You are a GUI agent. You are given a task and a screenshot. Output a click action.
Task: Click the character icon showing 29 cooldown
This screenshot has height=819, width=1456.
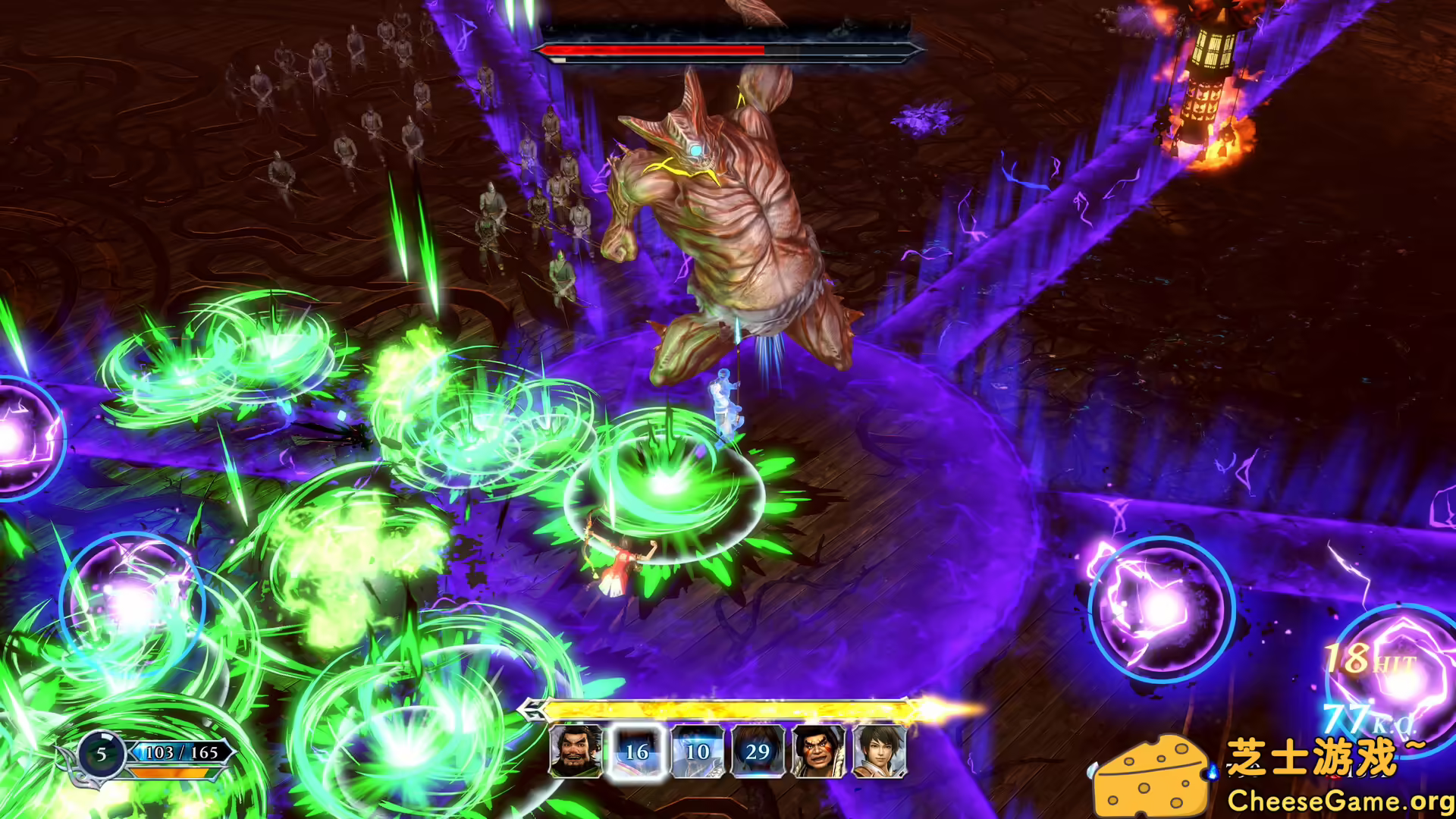[x=760, y=752]
